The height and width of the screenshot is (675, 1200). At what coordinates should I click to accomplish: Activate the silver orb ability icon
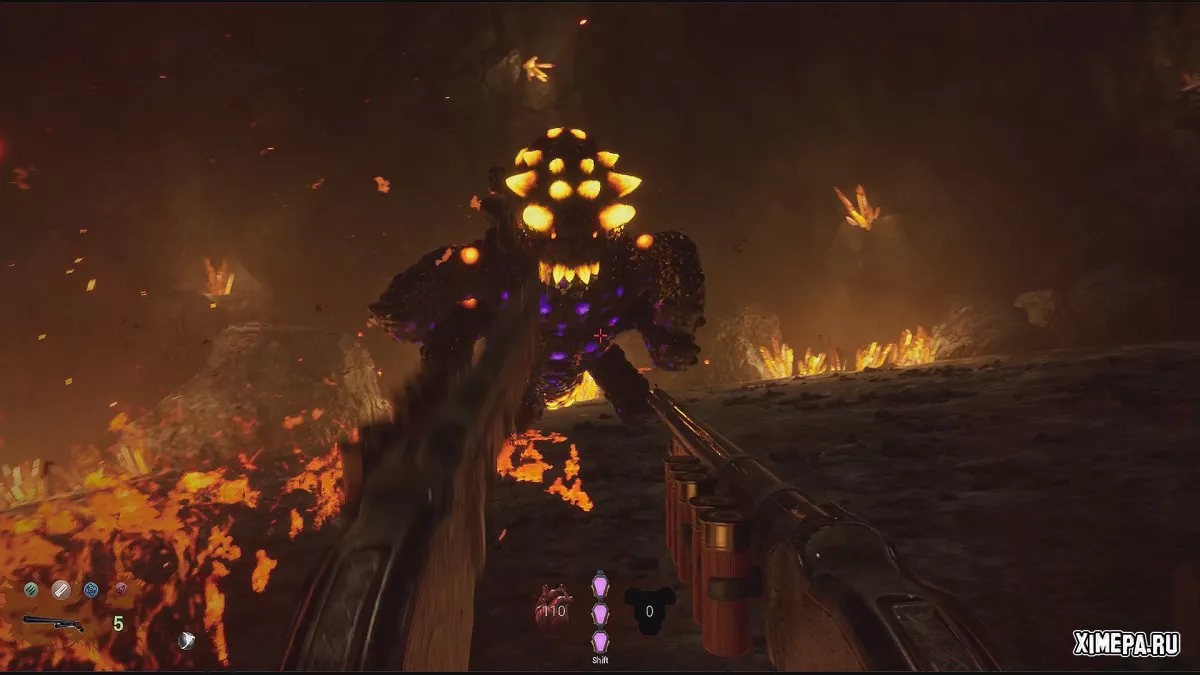(186, 641)
